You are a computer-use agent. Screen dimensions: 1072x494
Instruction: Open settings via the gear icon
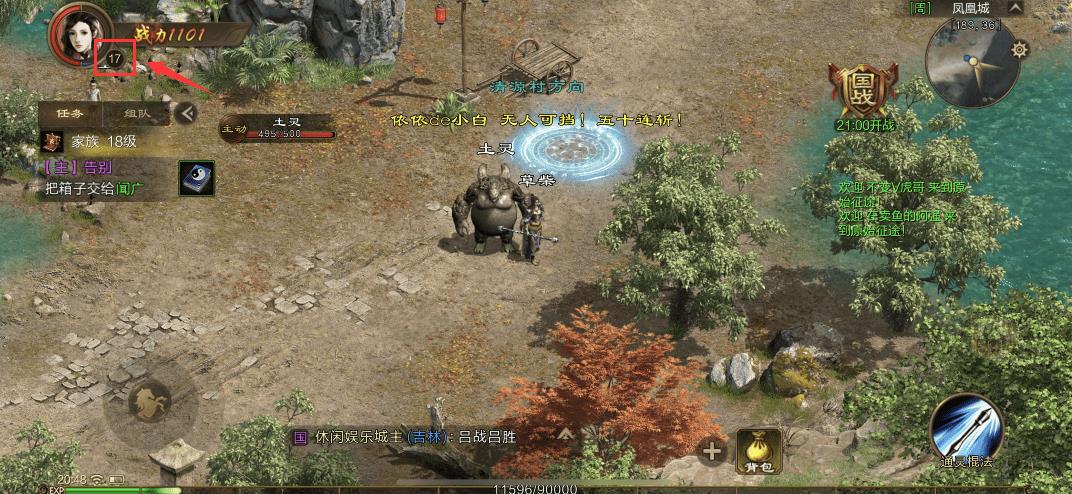coord(1020,49)
